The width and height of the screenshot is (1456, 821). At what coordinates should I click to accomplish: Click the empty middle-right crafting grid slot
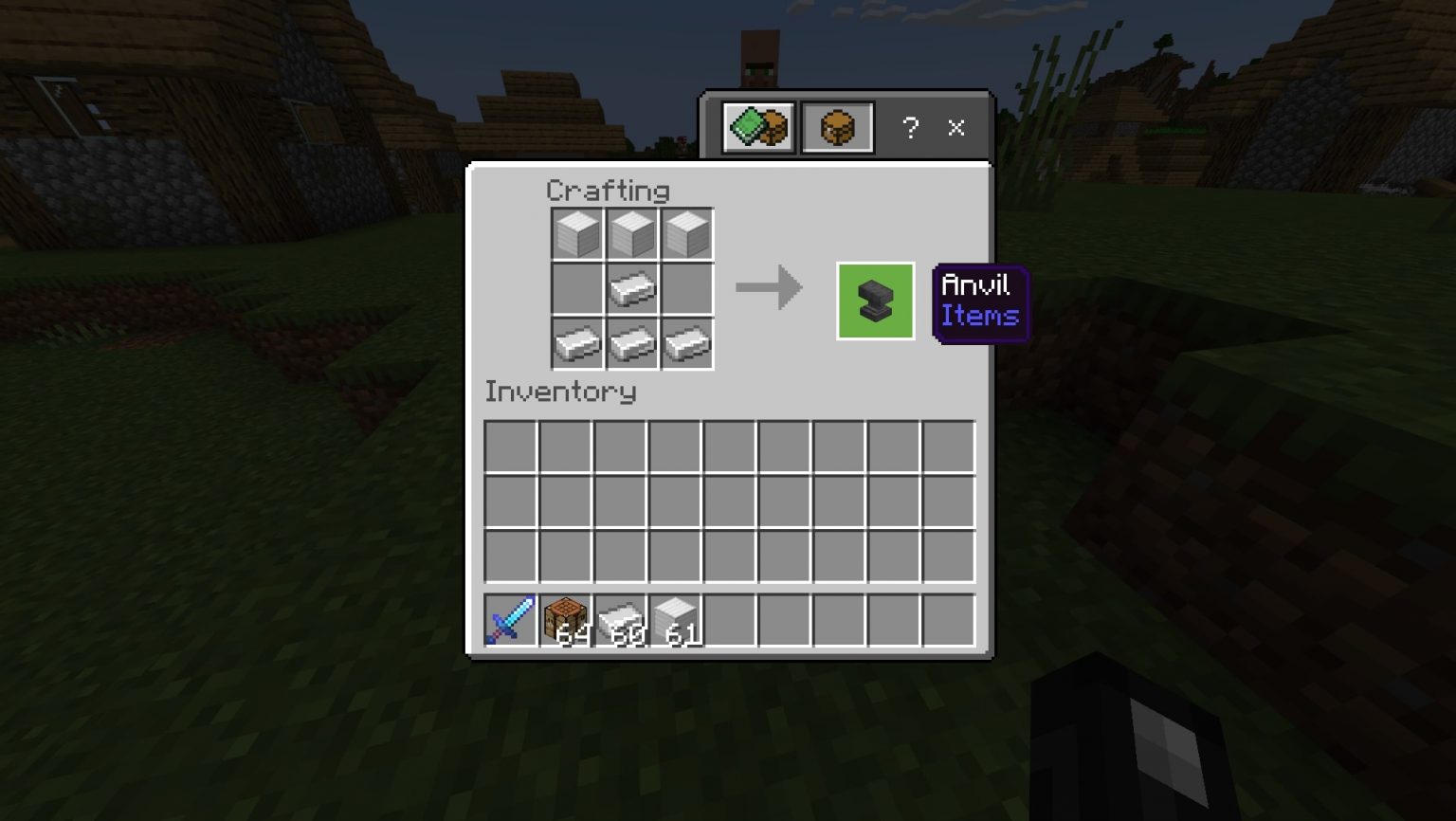[686, 288]
